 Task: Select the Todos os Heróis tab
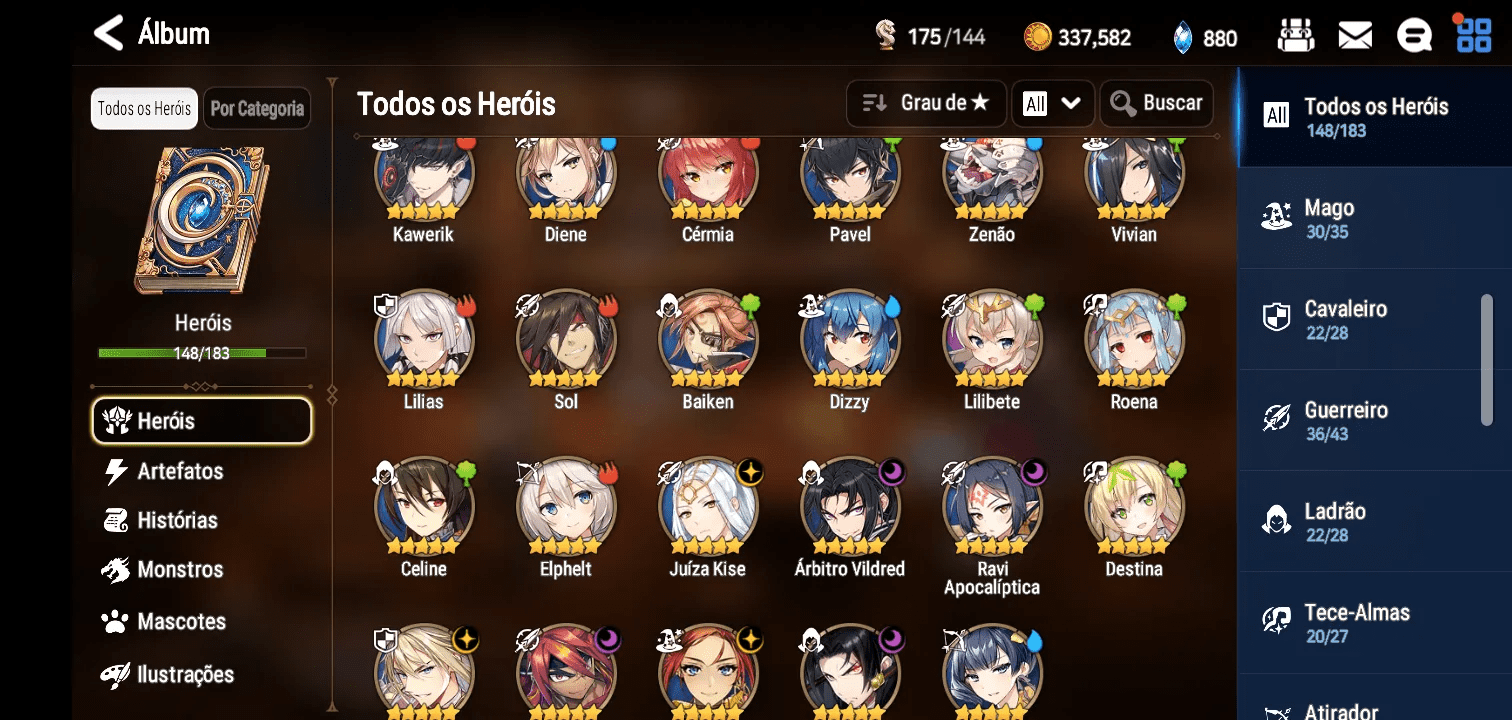tap(144, 109)
